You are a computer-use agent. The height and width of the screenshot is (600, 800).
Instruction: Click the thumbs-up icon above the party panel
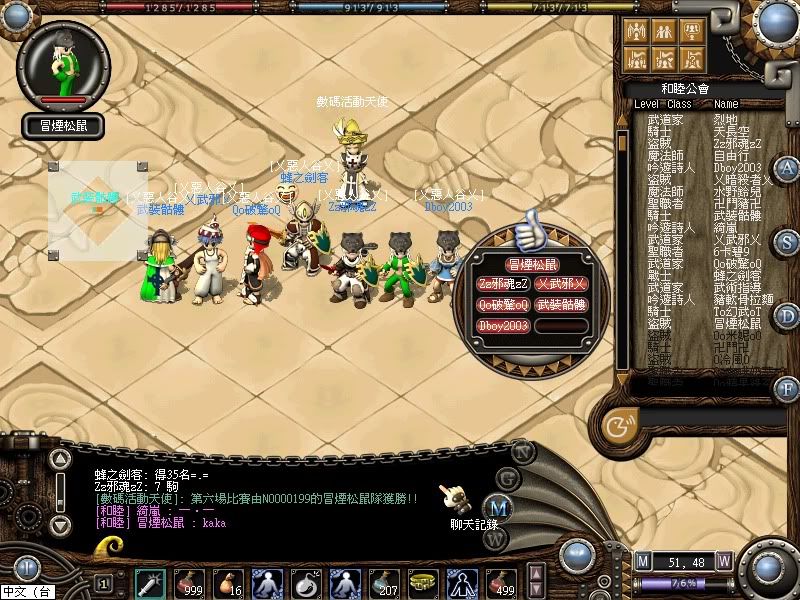click(530, 231)
